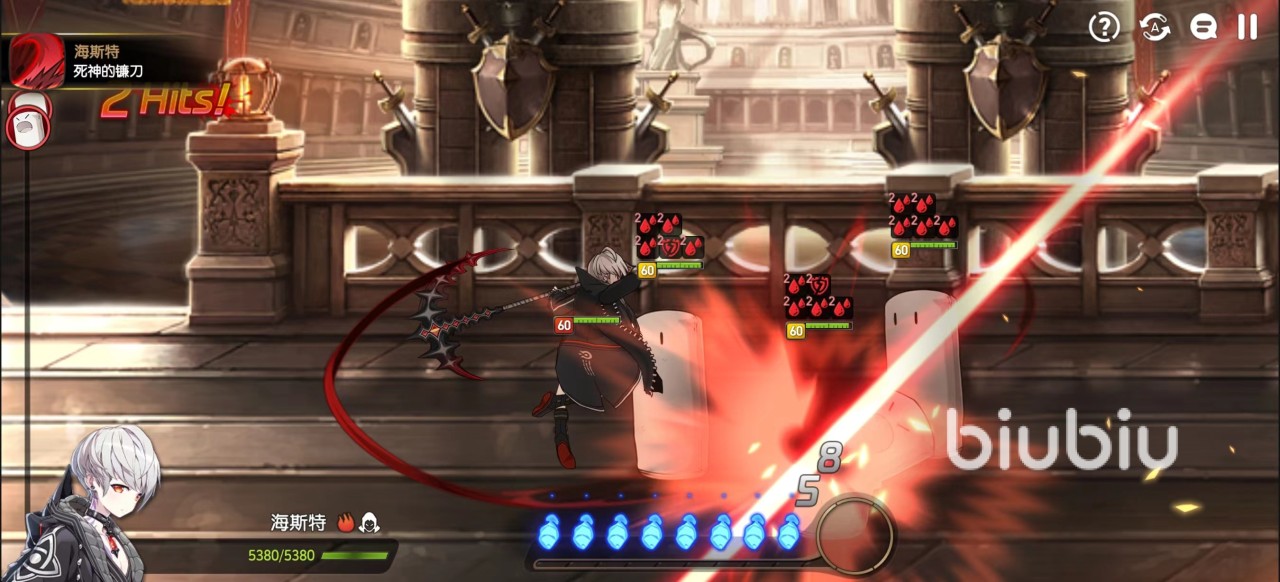Pause the battle

pos(1247,27)
